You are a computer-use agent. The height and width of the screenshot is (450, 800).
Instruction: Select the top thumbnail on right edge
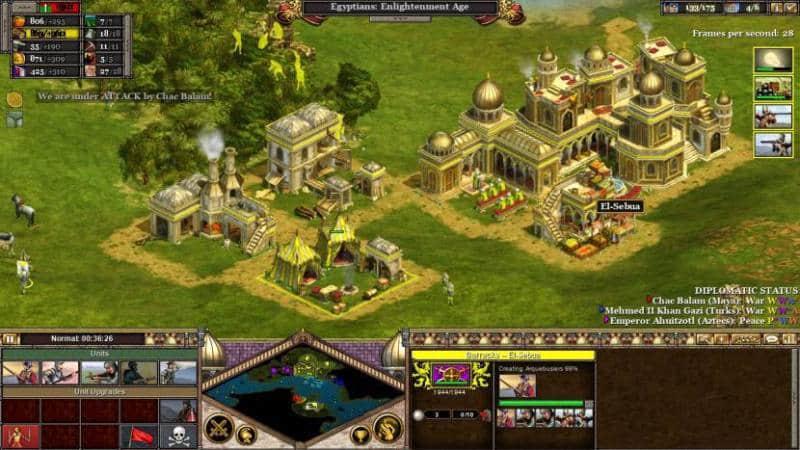pos(772,59)
